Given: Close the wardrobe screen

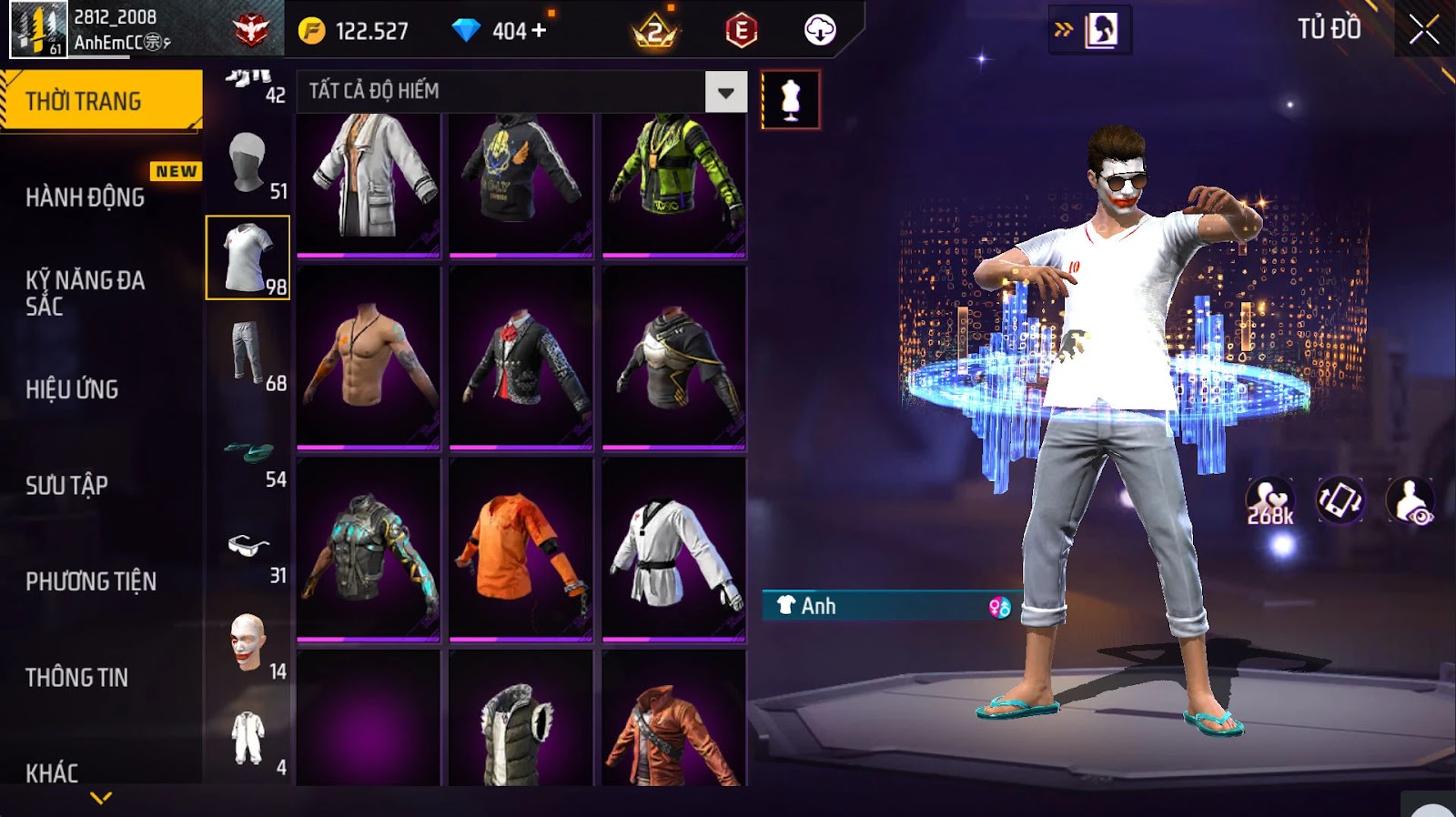Looking at the screenshot, I should [x=1424, y=31].
